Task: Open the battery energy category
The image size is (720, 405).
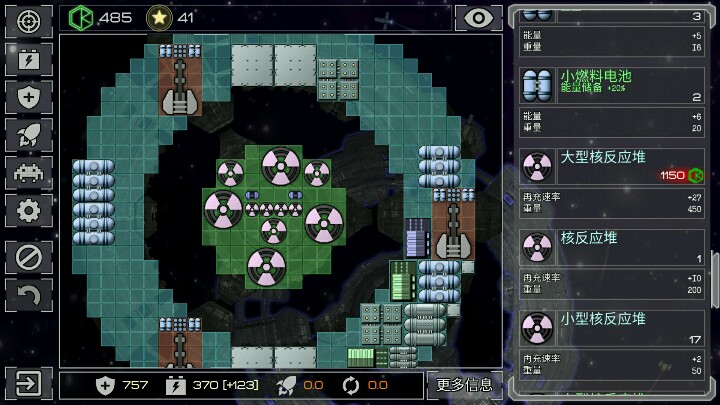Action: [29, 58]
